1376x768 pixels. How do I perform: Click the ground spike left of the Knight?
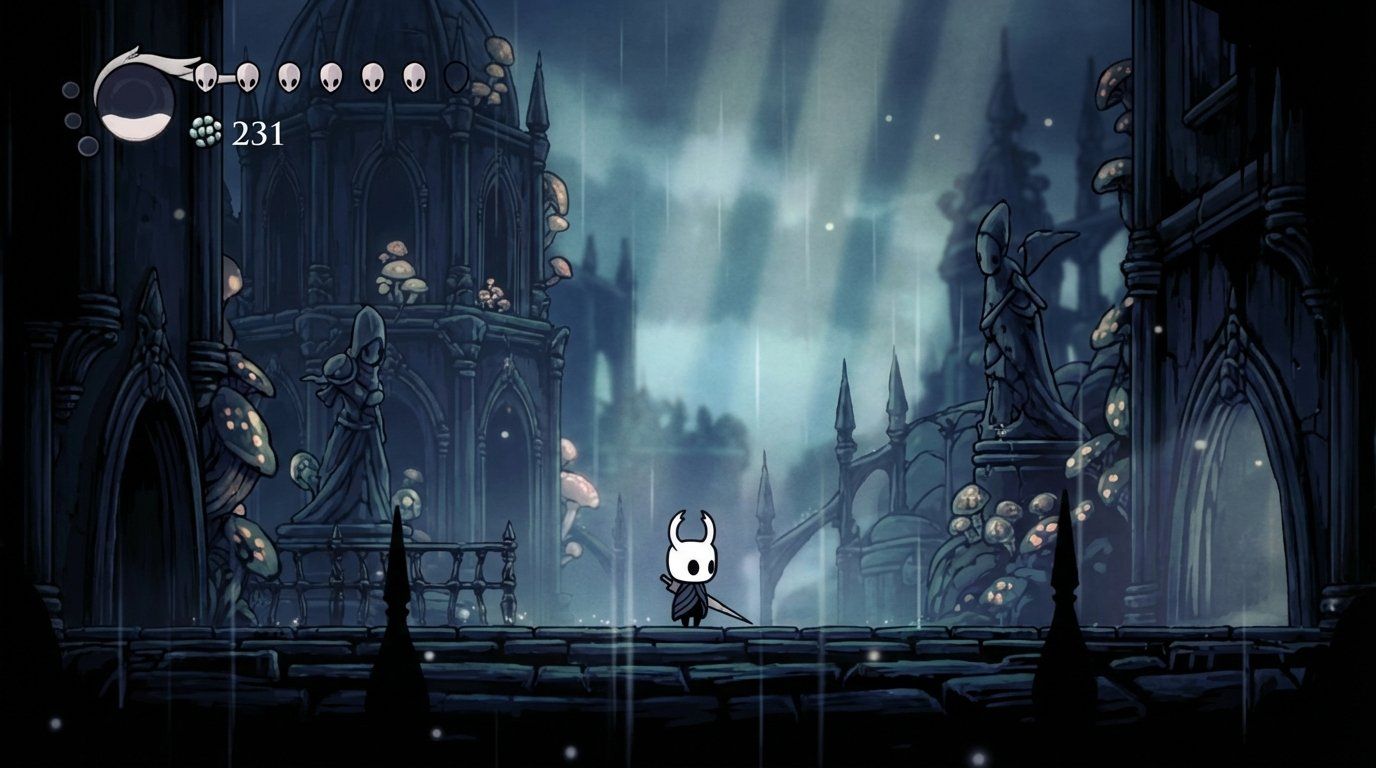click(x=395, y=630)
